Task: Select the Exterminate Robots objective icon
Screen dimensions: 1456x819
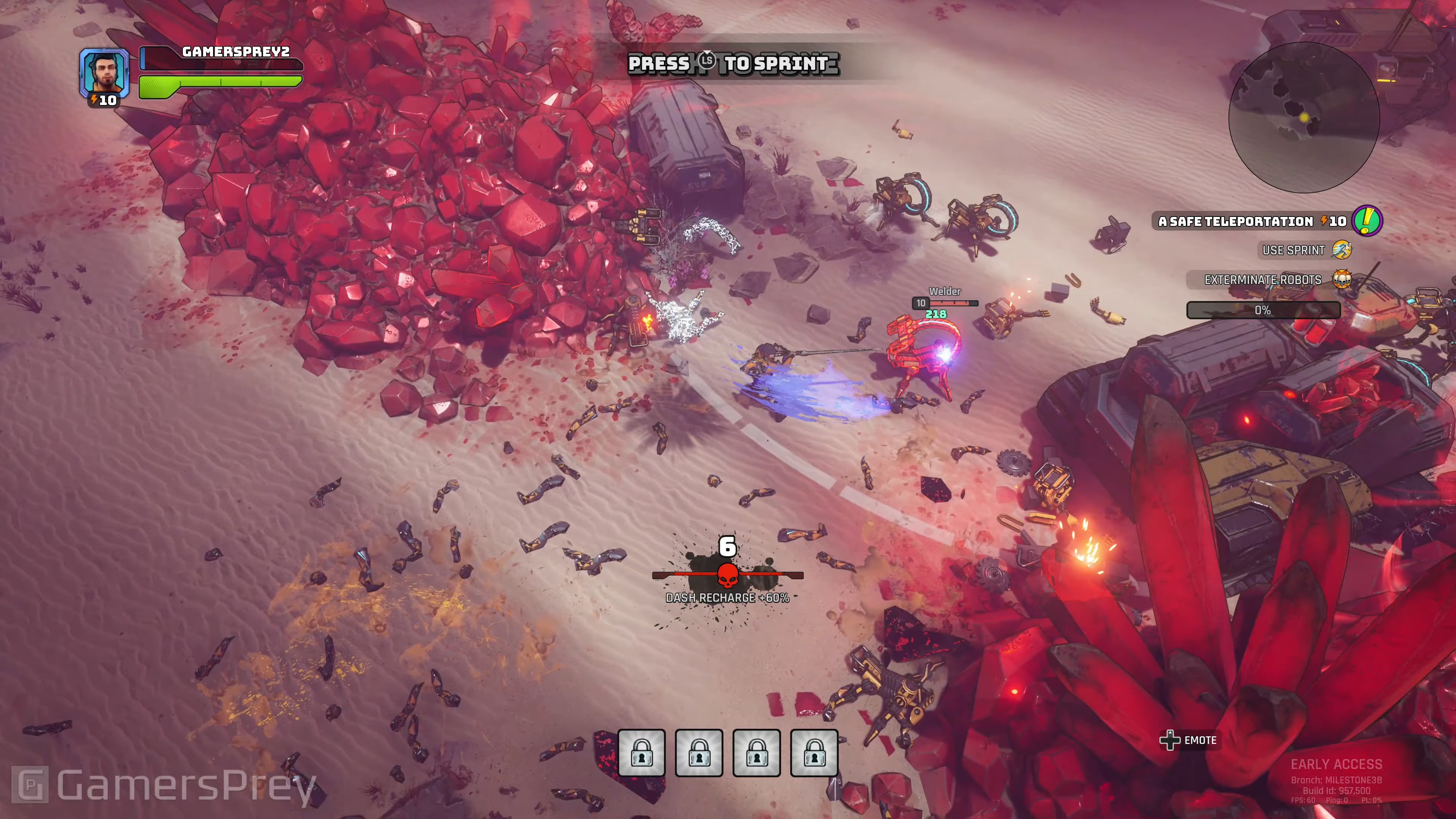Action: 1342,279
